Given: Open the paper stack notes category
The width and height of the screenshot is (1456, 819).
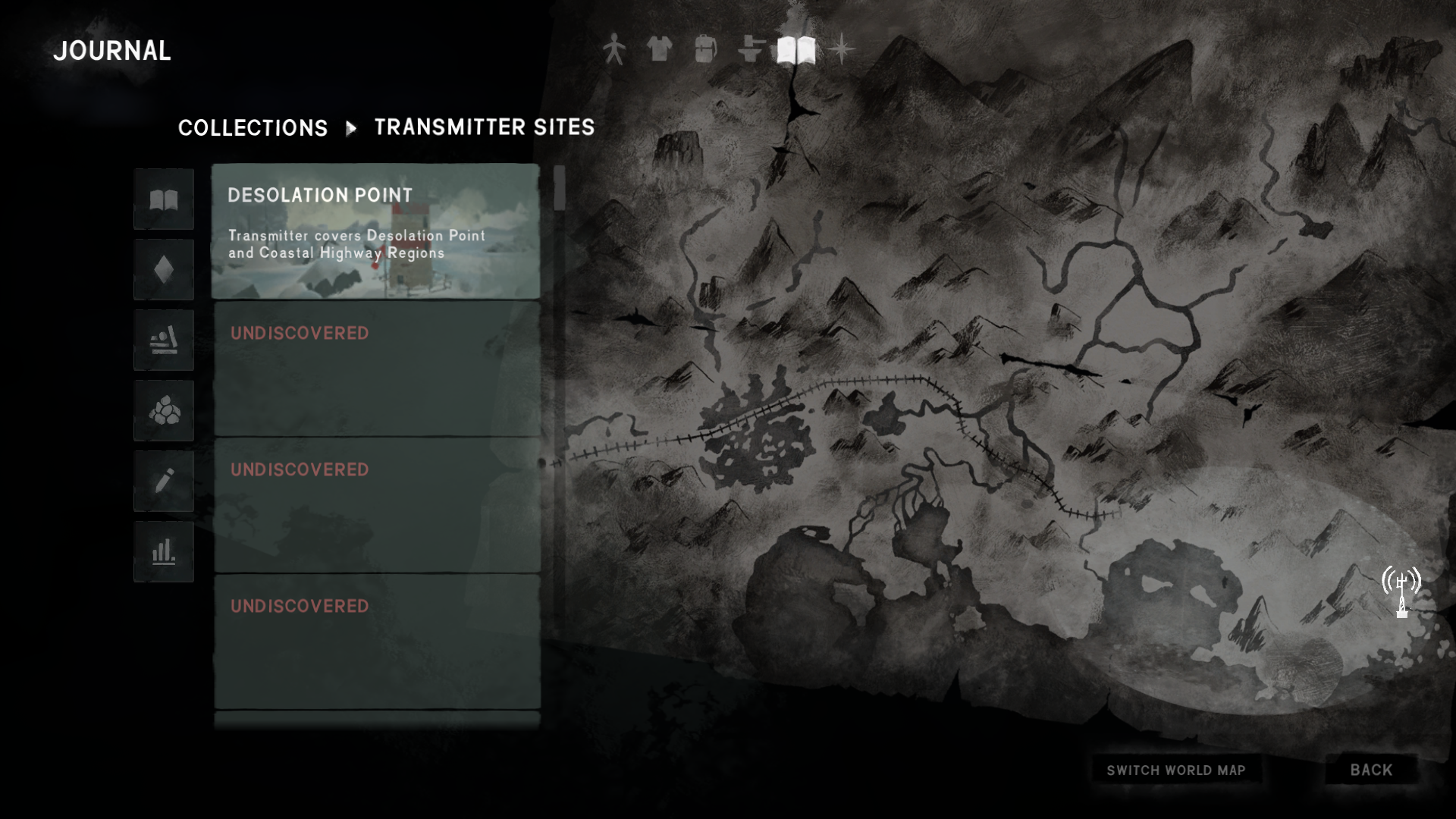Looking at the screenshot, I should point(164,340).
